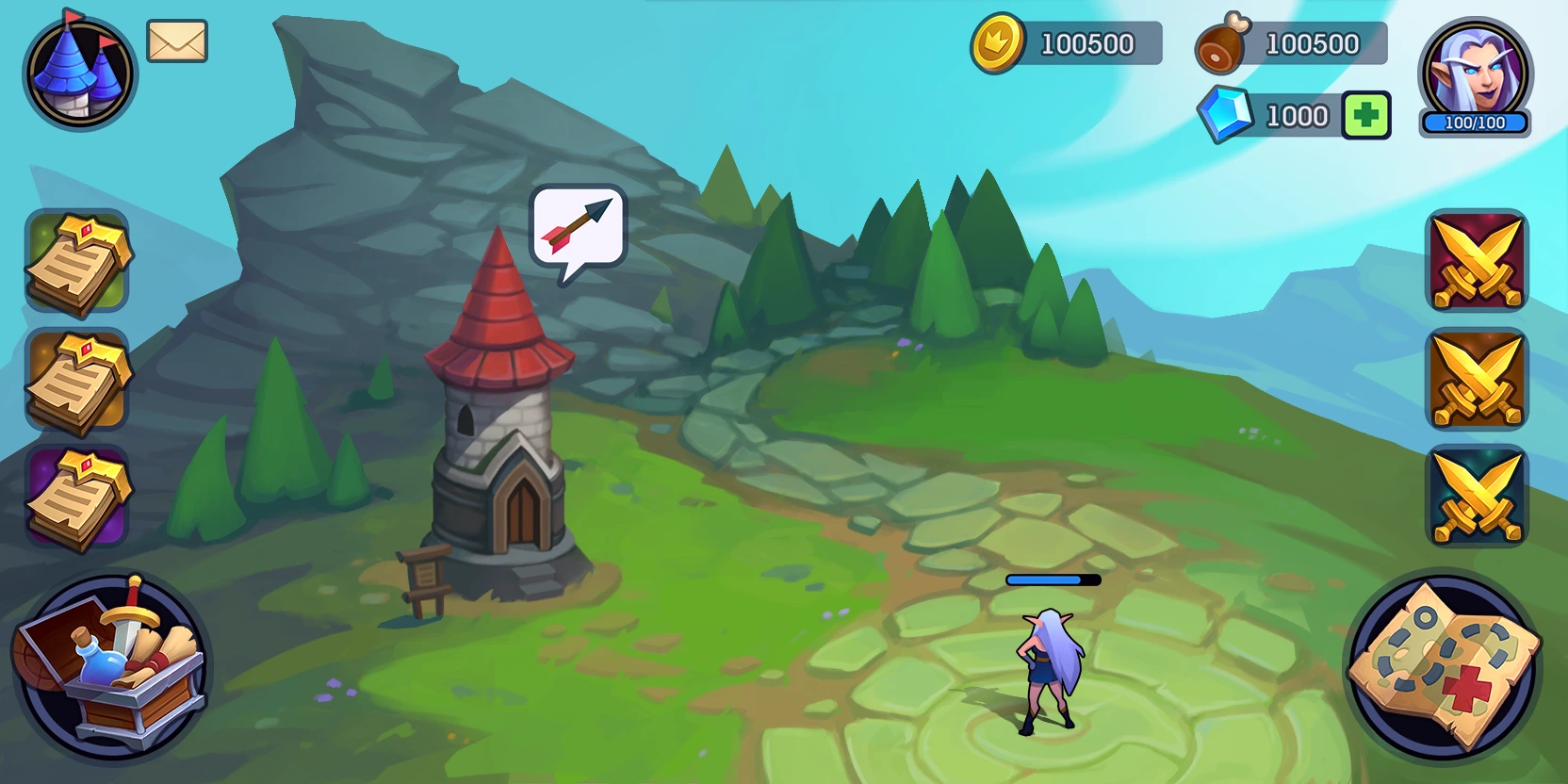This screenshot has height=784, width=1568.
Task: Select crossed swords battle with teal background
Action: [1477, 497]
